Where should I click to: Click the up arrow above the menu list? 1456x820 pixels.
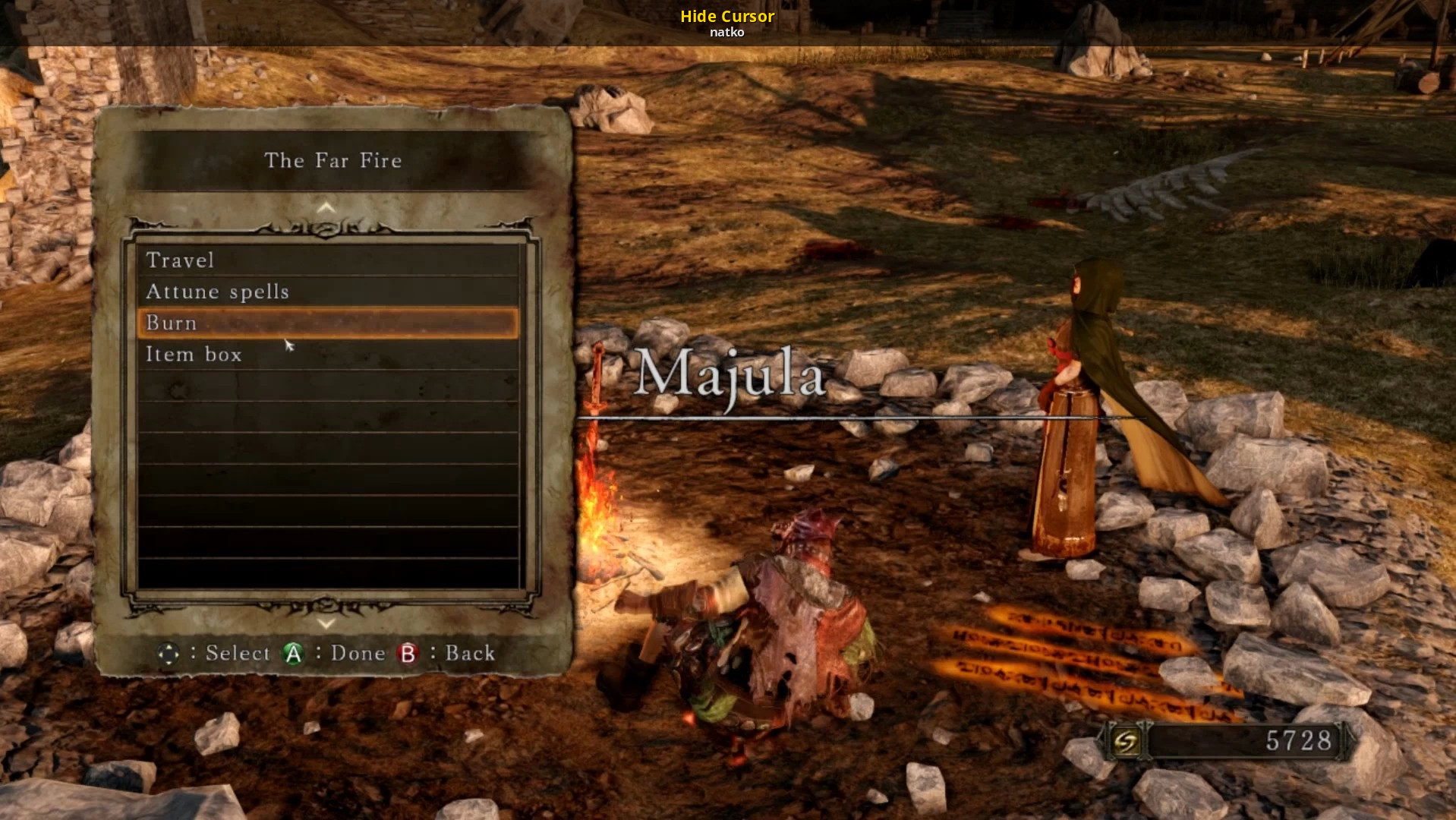click(x=326, y=207)
